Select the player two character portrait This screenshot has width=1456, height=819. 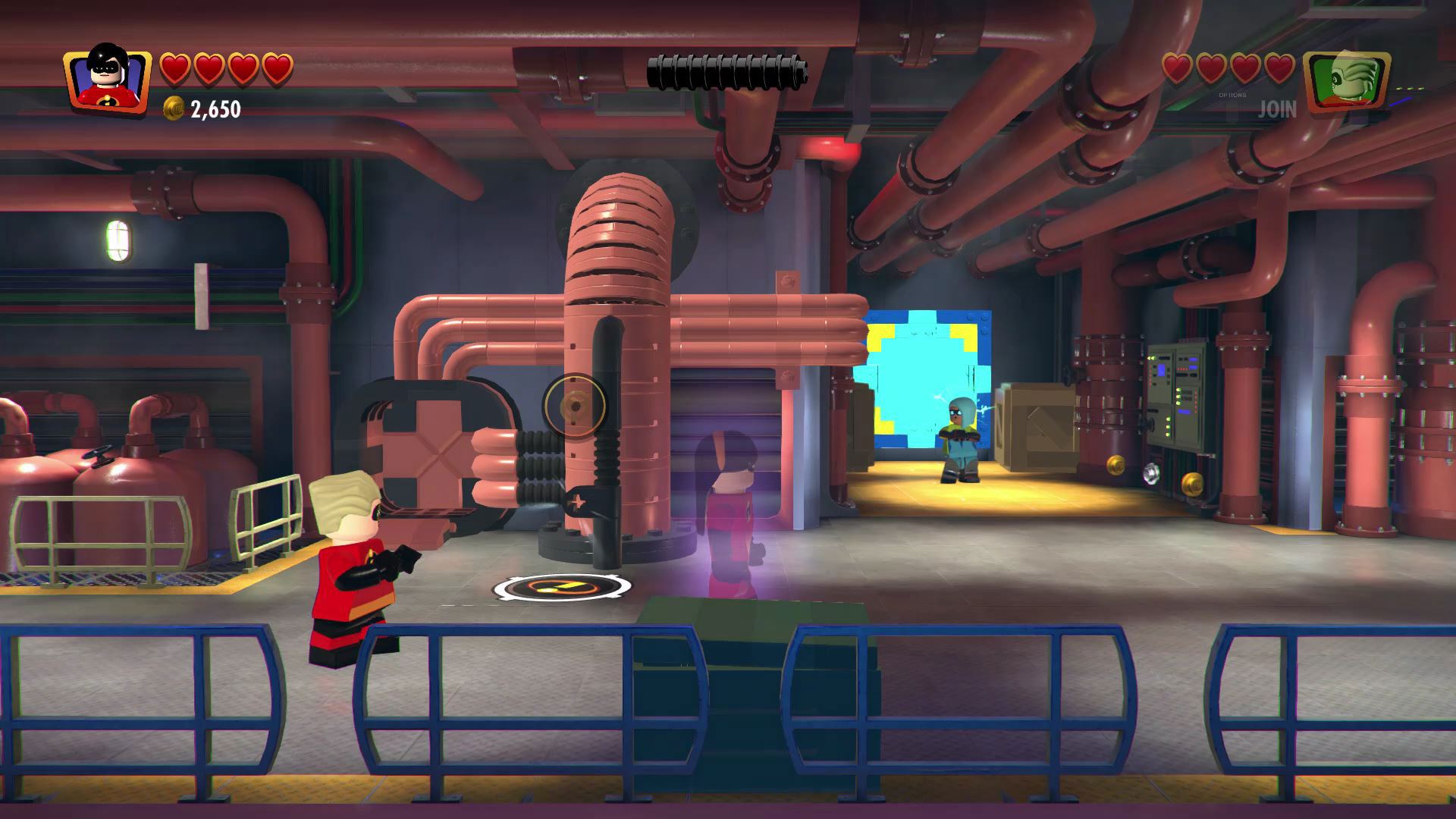tap(1346, 80)
